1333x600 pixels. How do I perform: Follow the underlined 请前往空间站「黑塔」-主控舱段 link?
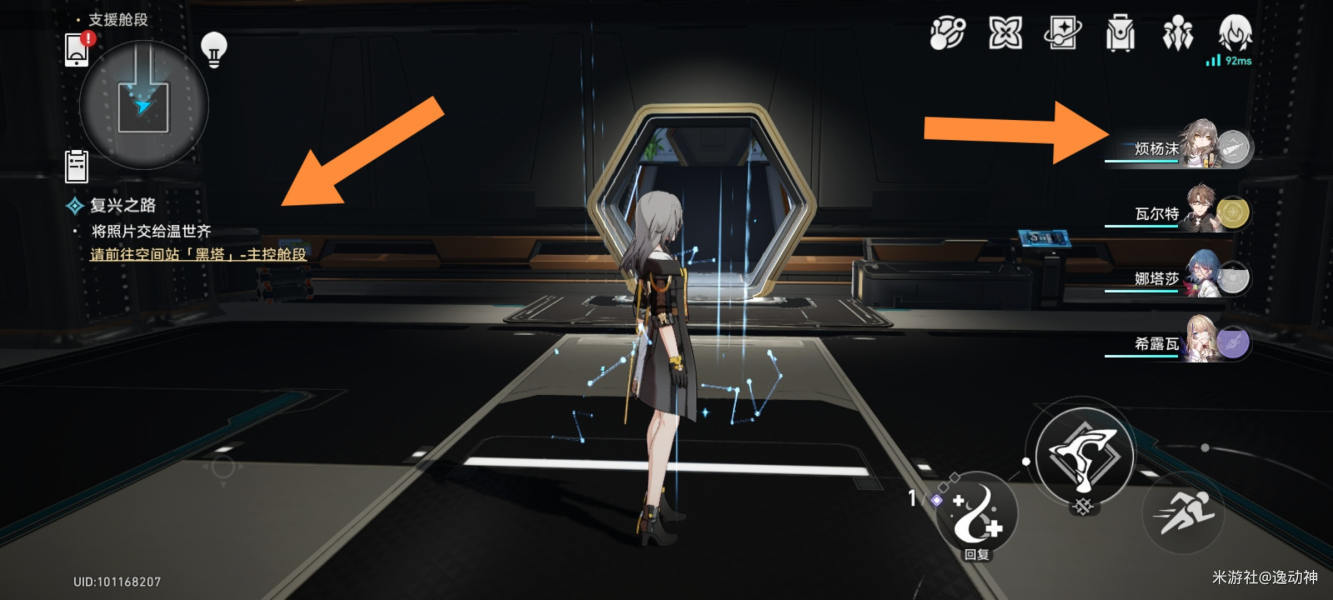(x=198, y=255)
